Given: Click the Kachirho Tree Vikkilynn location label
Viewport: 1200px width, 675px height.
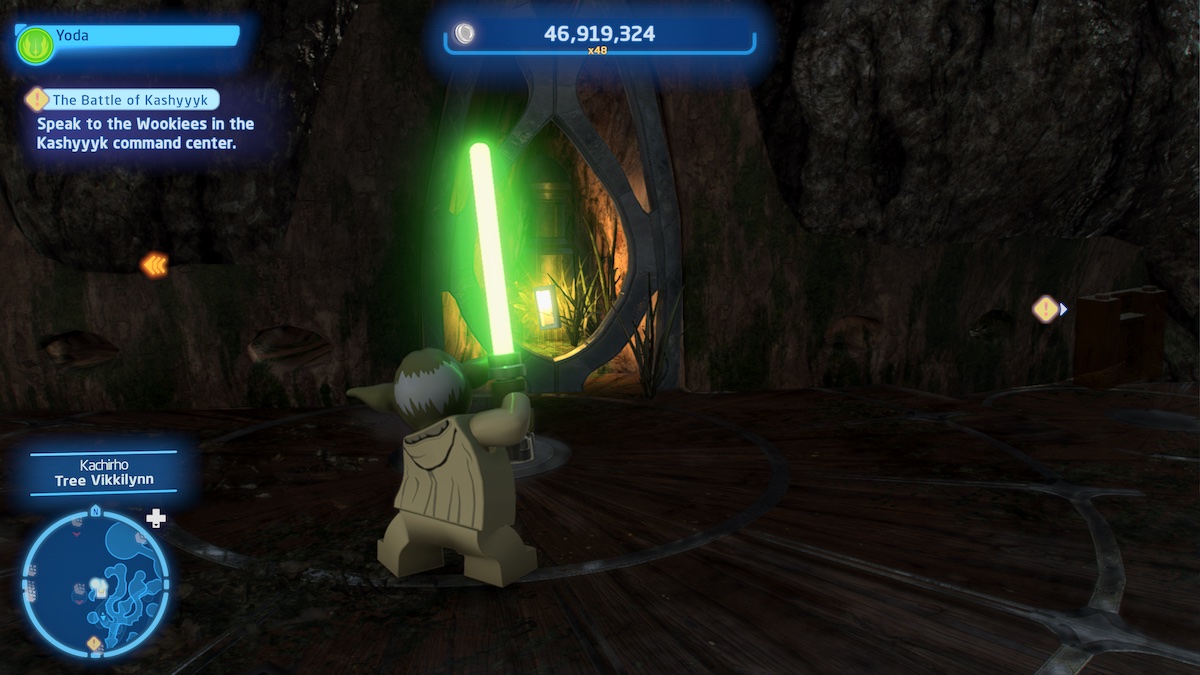Looking at the screenshot, I should tap(103, 472).
